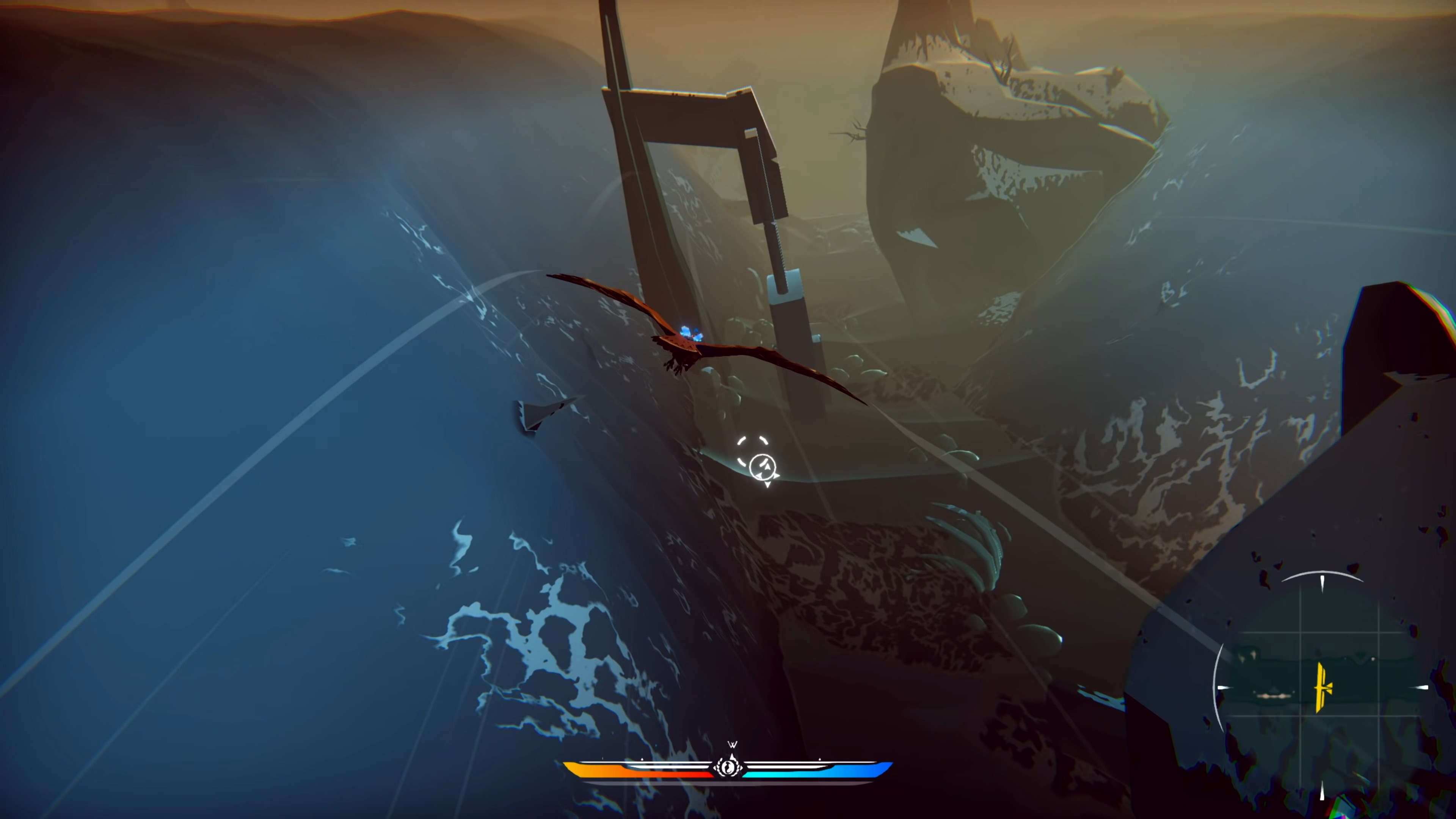Select the yellow player marker on the minimap
The width and height of the screenshot is (1456, 819).
point(1321,688)
